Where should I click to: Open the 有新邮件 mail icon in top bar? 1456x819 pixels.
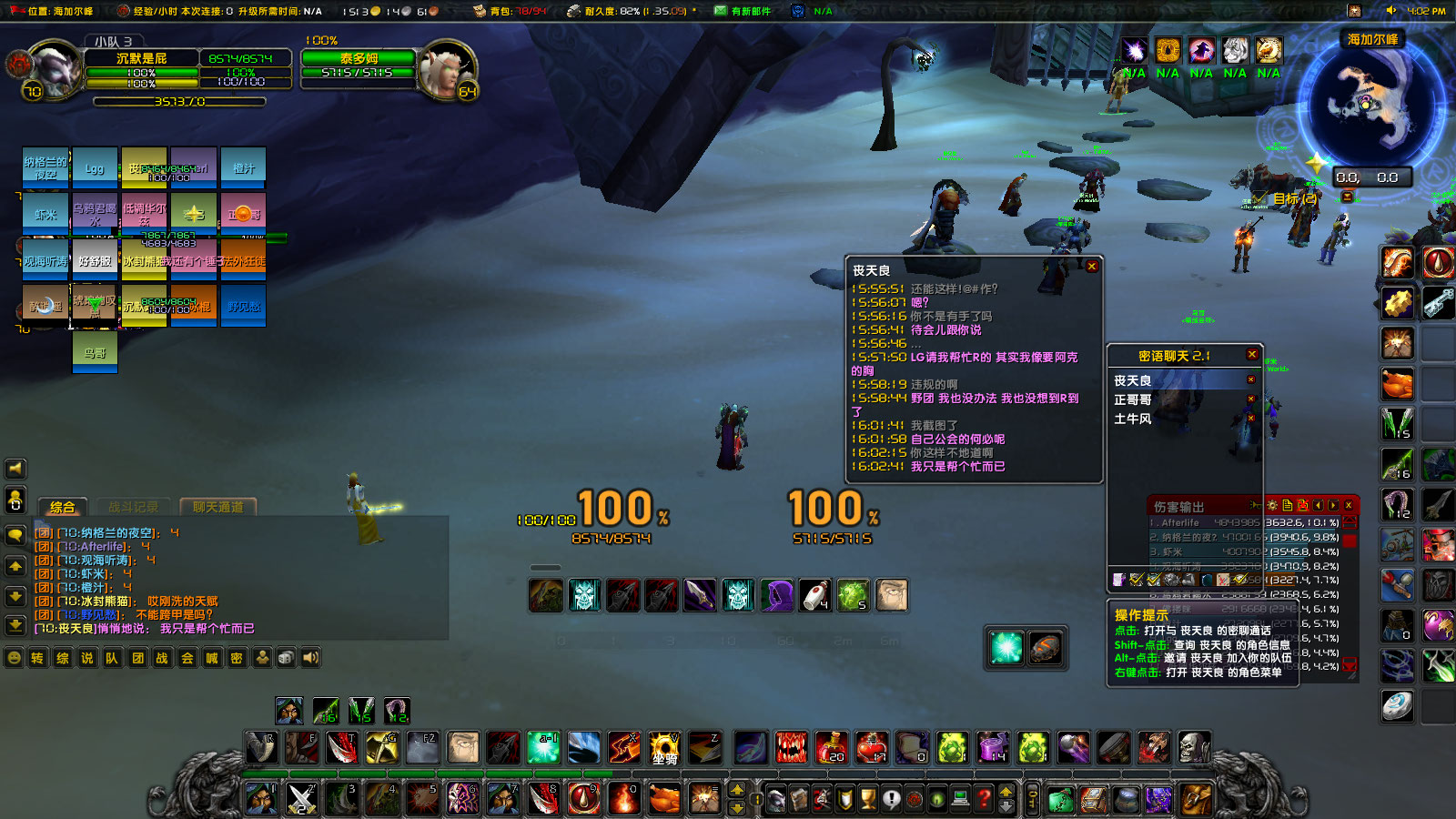point(719,11)
